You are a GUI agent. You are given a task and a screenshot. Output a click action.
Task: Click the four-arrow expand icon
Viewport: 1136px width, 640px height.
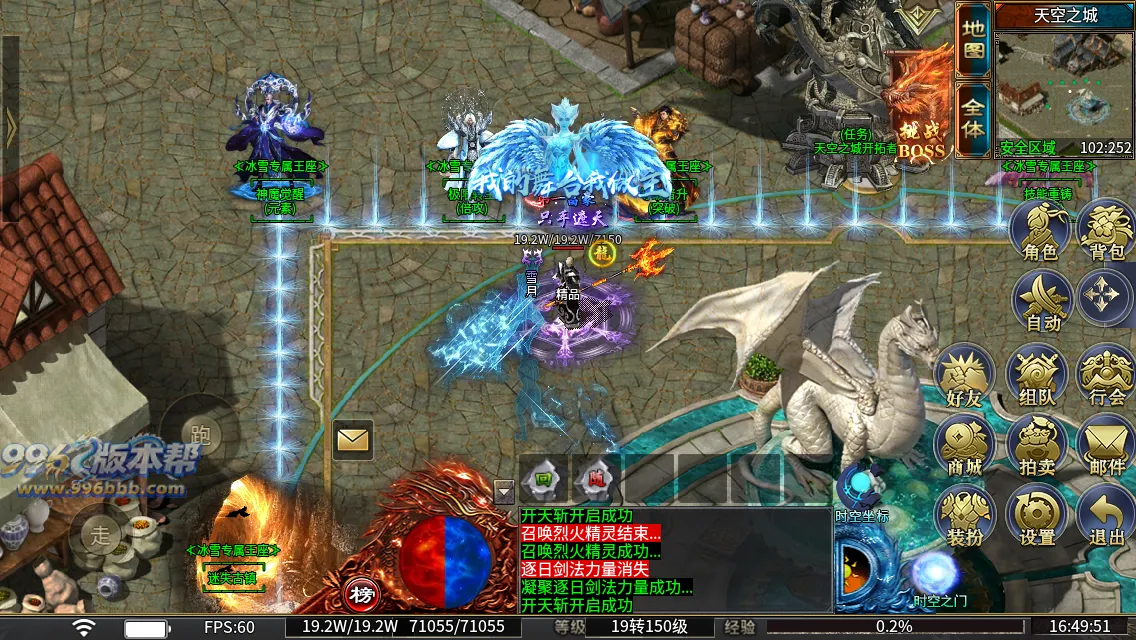point(1107,298)
